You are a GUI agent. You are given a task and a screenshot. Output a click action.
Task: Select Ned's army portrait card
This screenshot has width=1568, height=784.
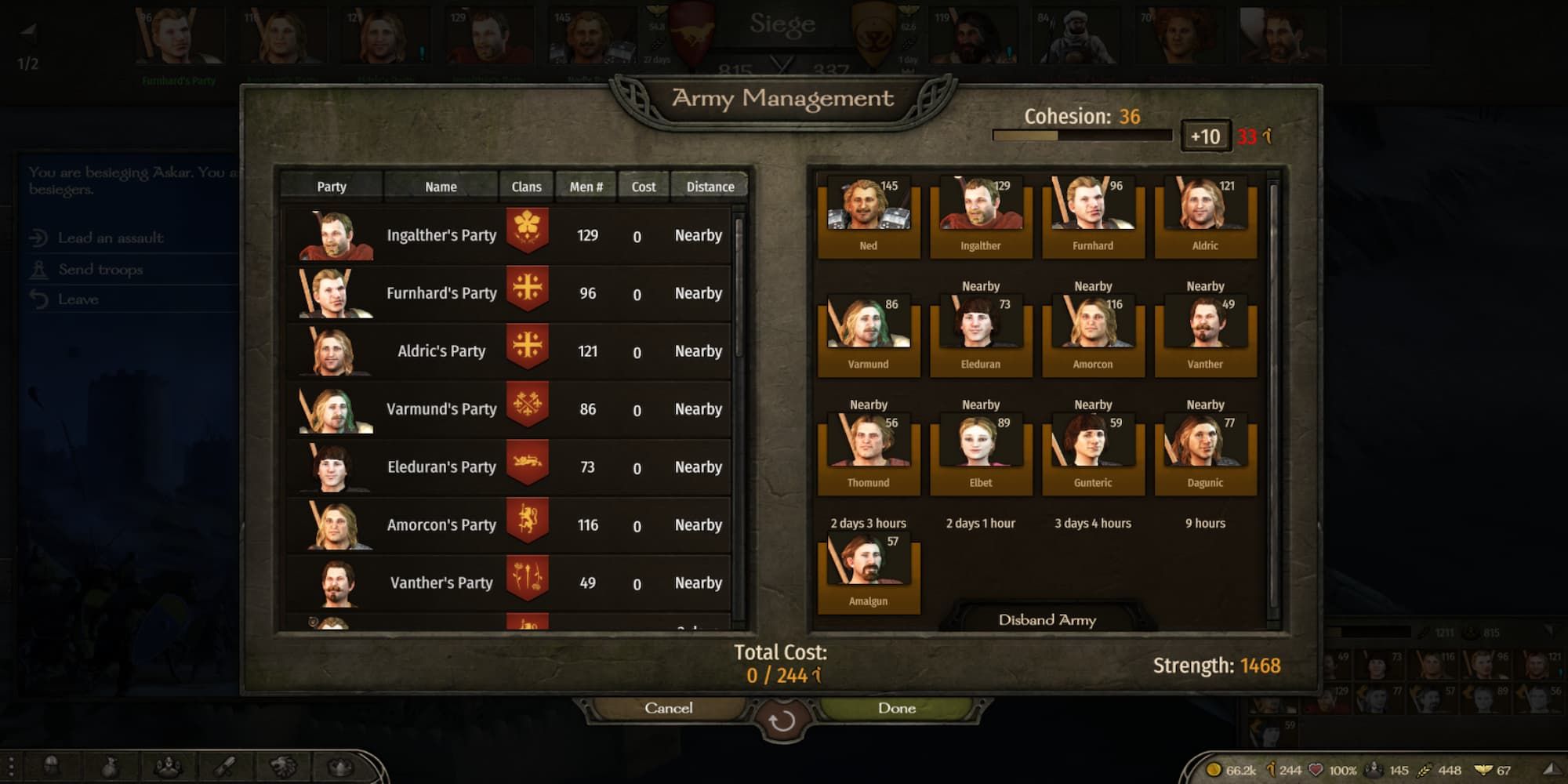[869, 216]
